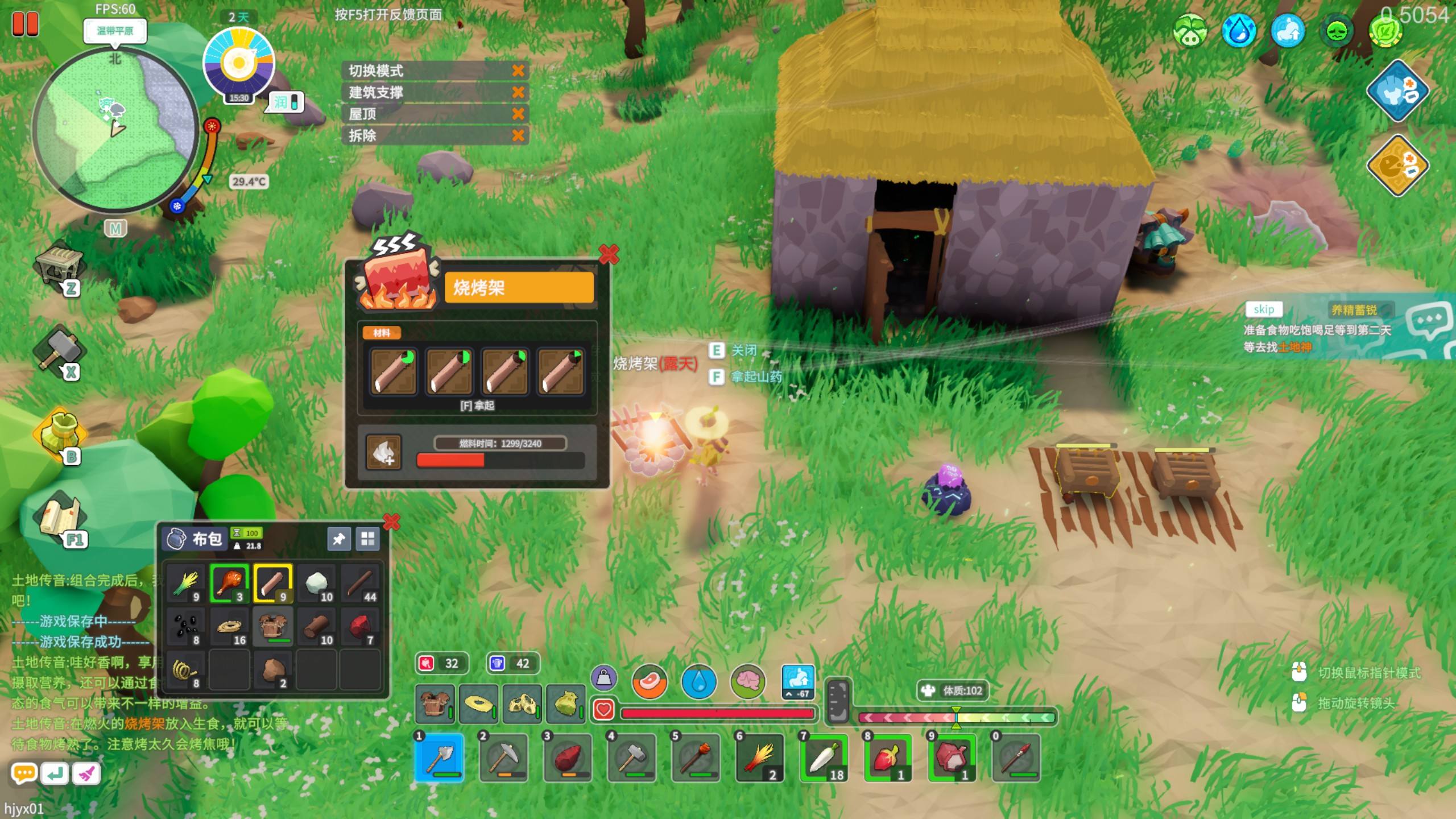Select the white stone stack of 10
The height and width of the screenshot is (819, 1456).
[316, 583]
